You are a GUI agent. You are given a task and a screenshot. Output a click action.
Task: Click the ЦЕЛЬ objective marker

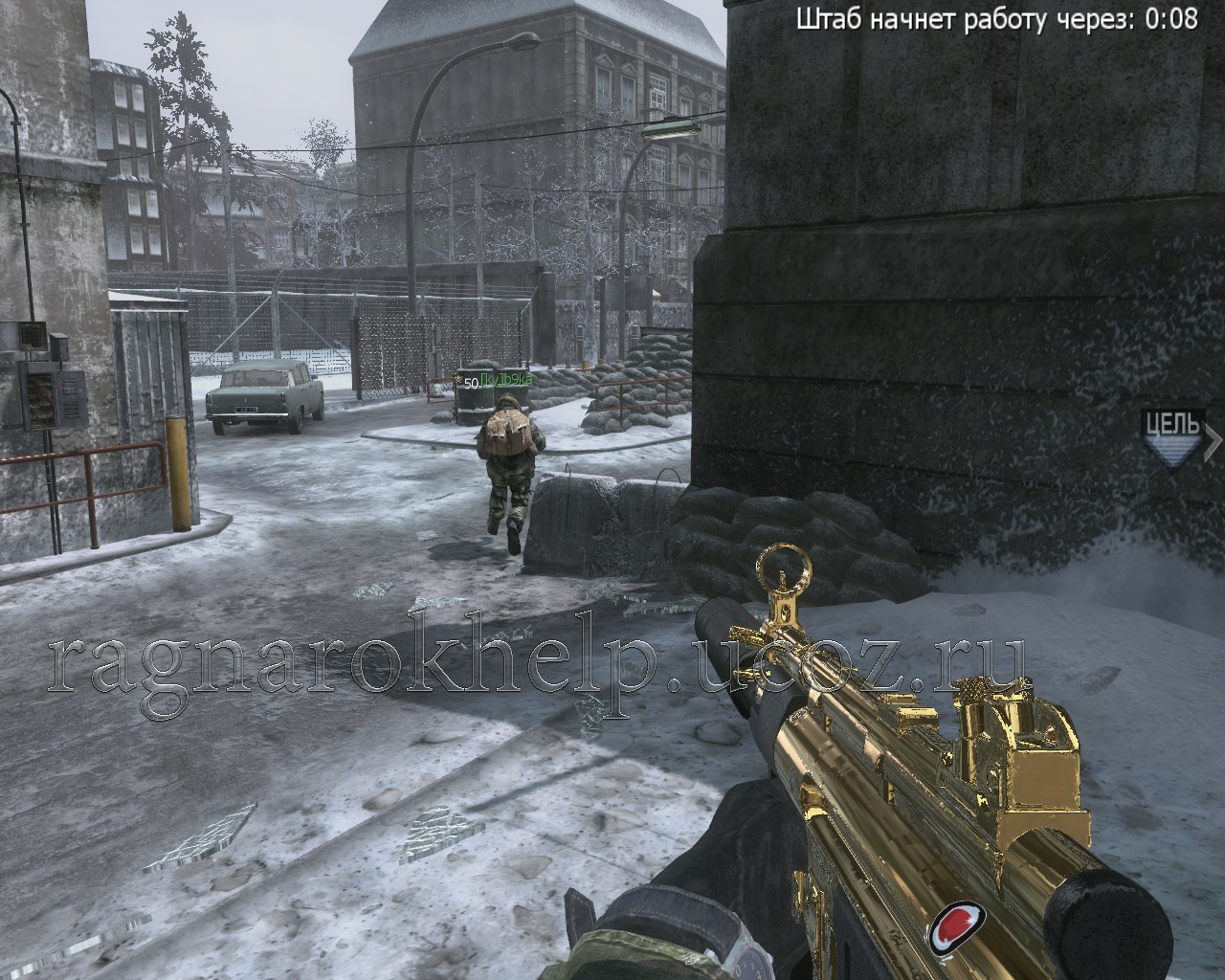click(x=1173, y=437)
